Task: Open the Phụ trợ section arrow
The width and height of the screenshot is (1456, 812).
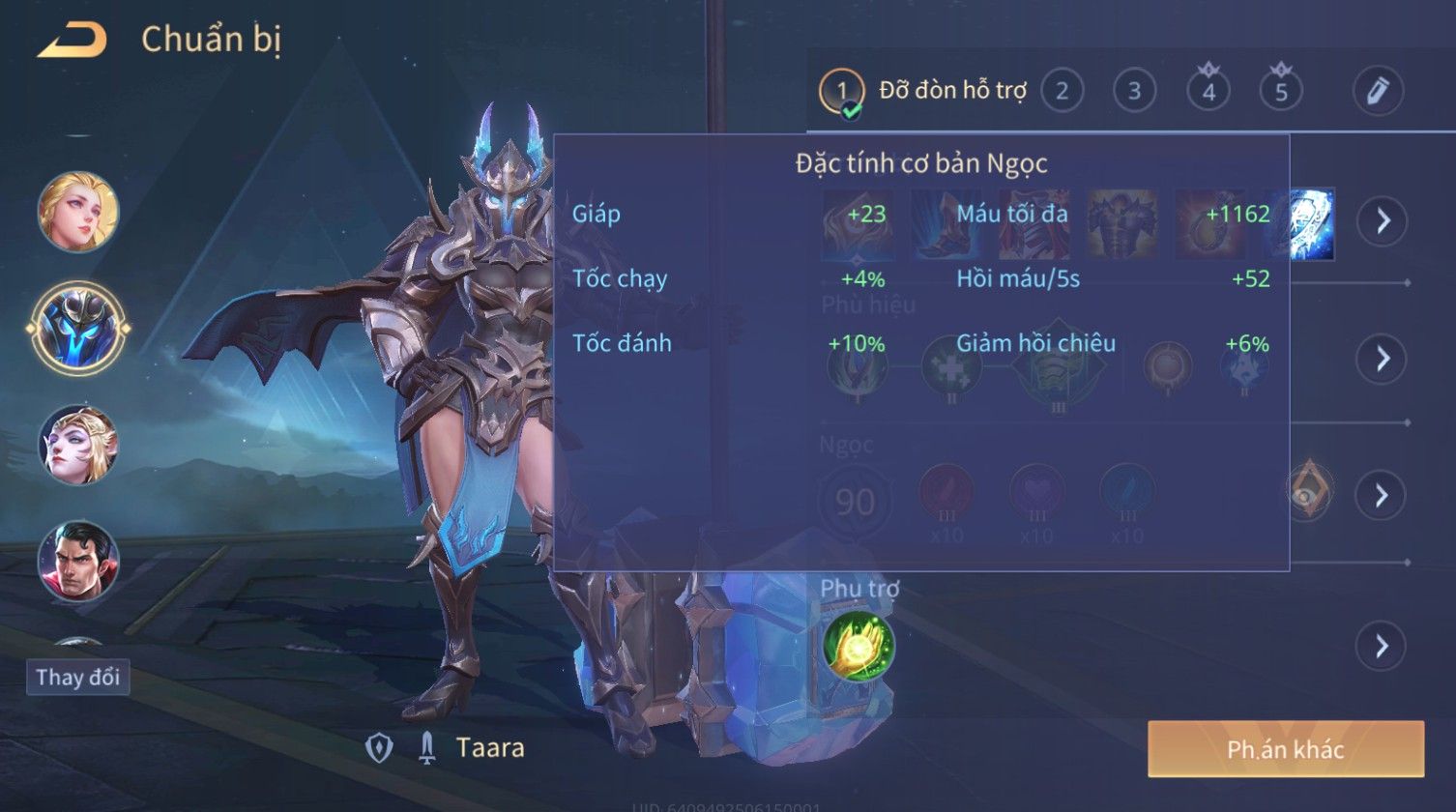Action: (1382, 645)
